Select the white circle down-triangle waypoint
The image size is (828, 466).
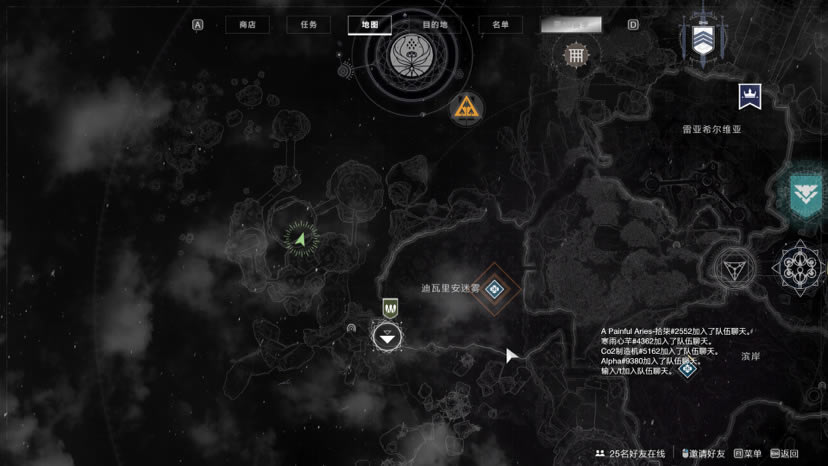click(387, 337)
